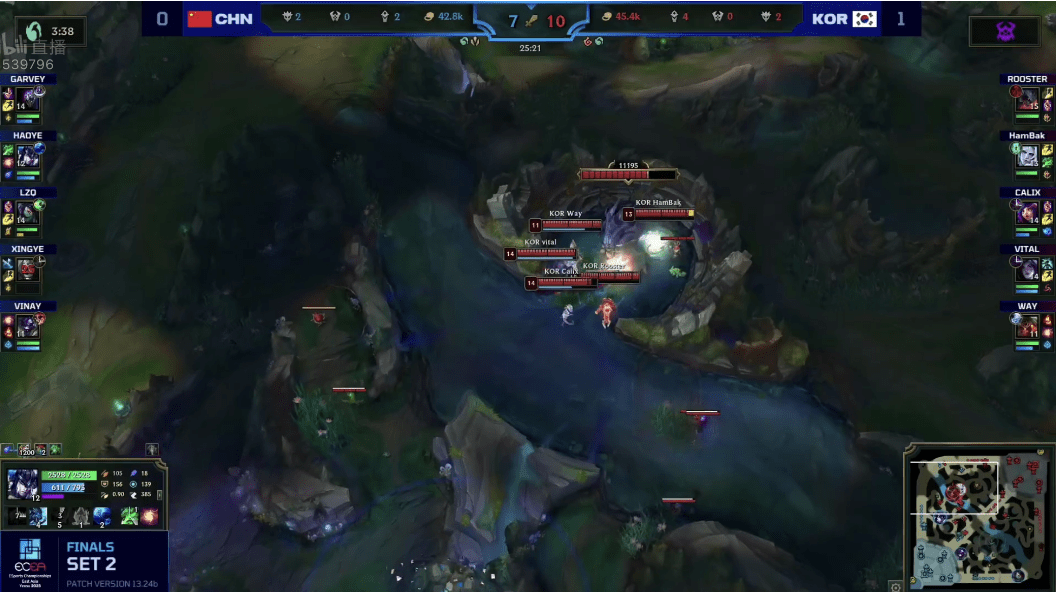Viewport: 1056px width, 592px height.
Task: Select HamBak's champion portrait
Action: (x=1027, y=155)
